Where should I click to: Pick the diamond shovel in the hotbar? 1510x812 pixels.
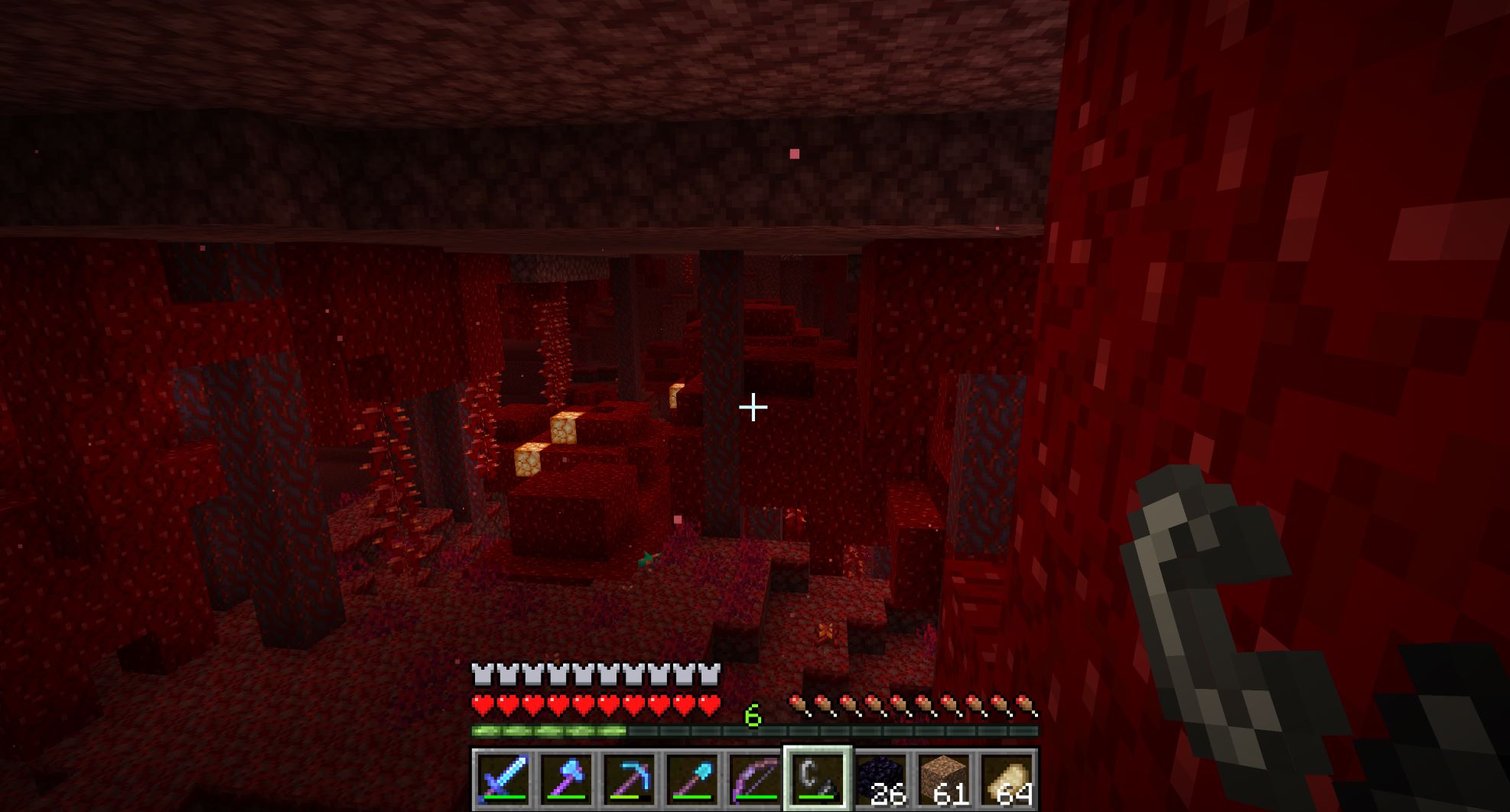(x=691, y=779)
